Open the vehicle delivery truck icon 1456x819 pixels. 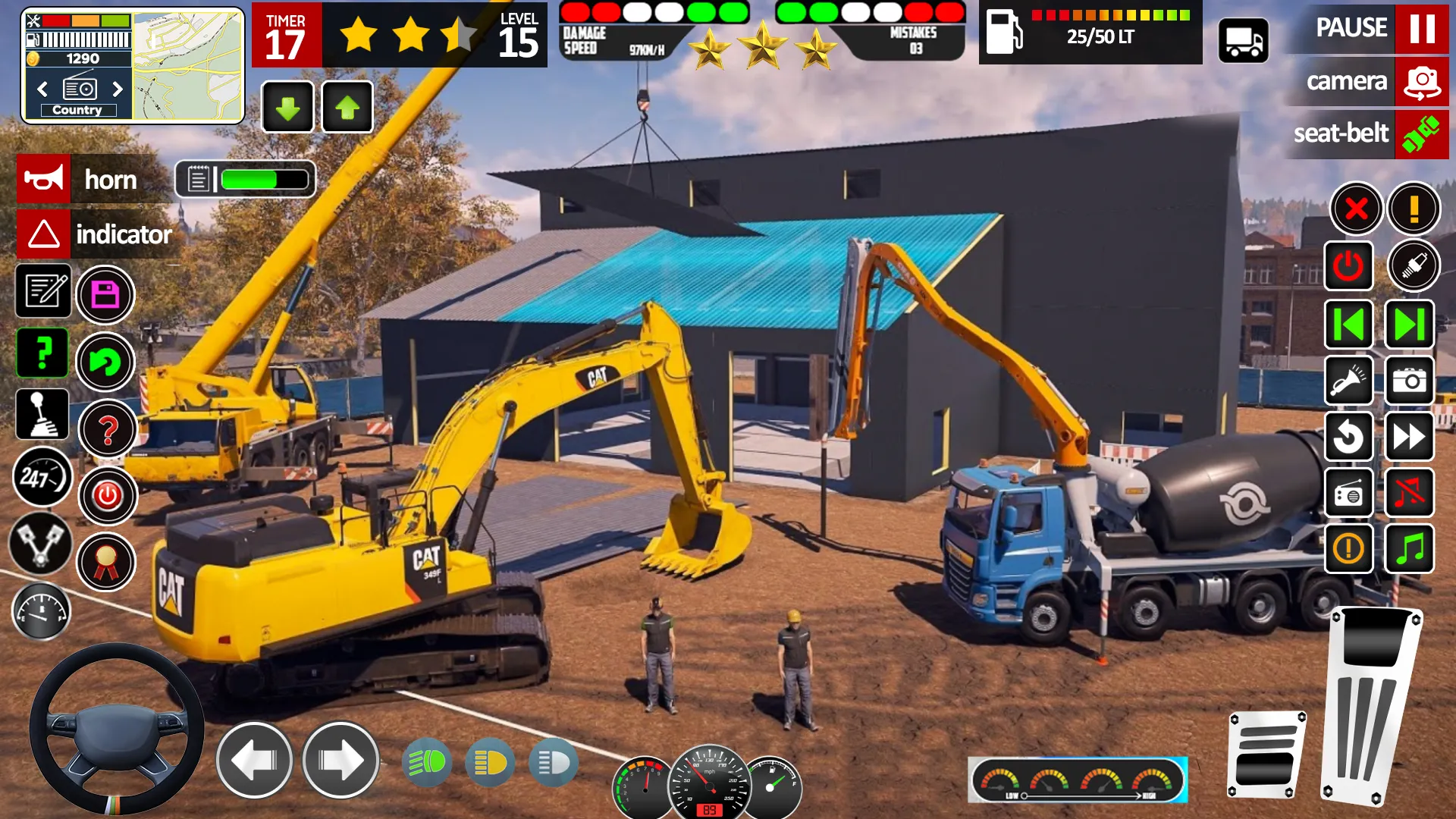[x=1244, y=39]
